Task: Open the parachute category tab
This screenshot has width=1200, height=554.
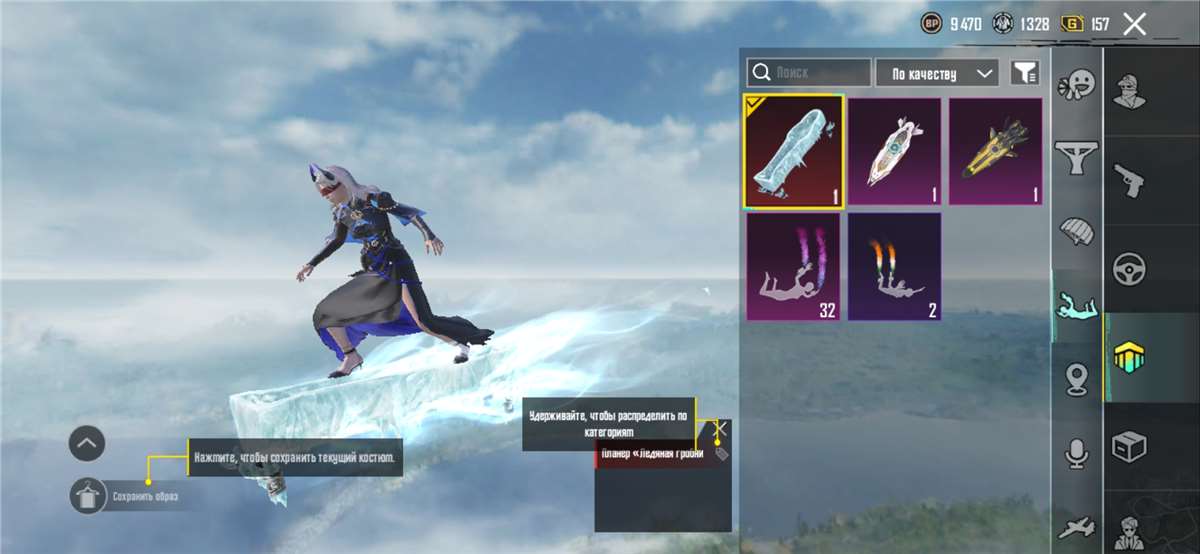Action: [x=1077, y=231]
